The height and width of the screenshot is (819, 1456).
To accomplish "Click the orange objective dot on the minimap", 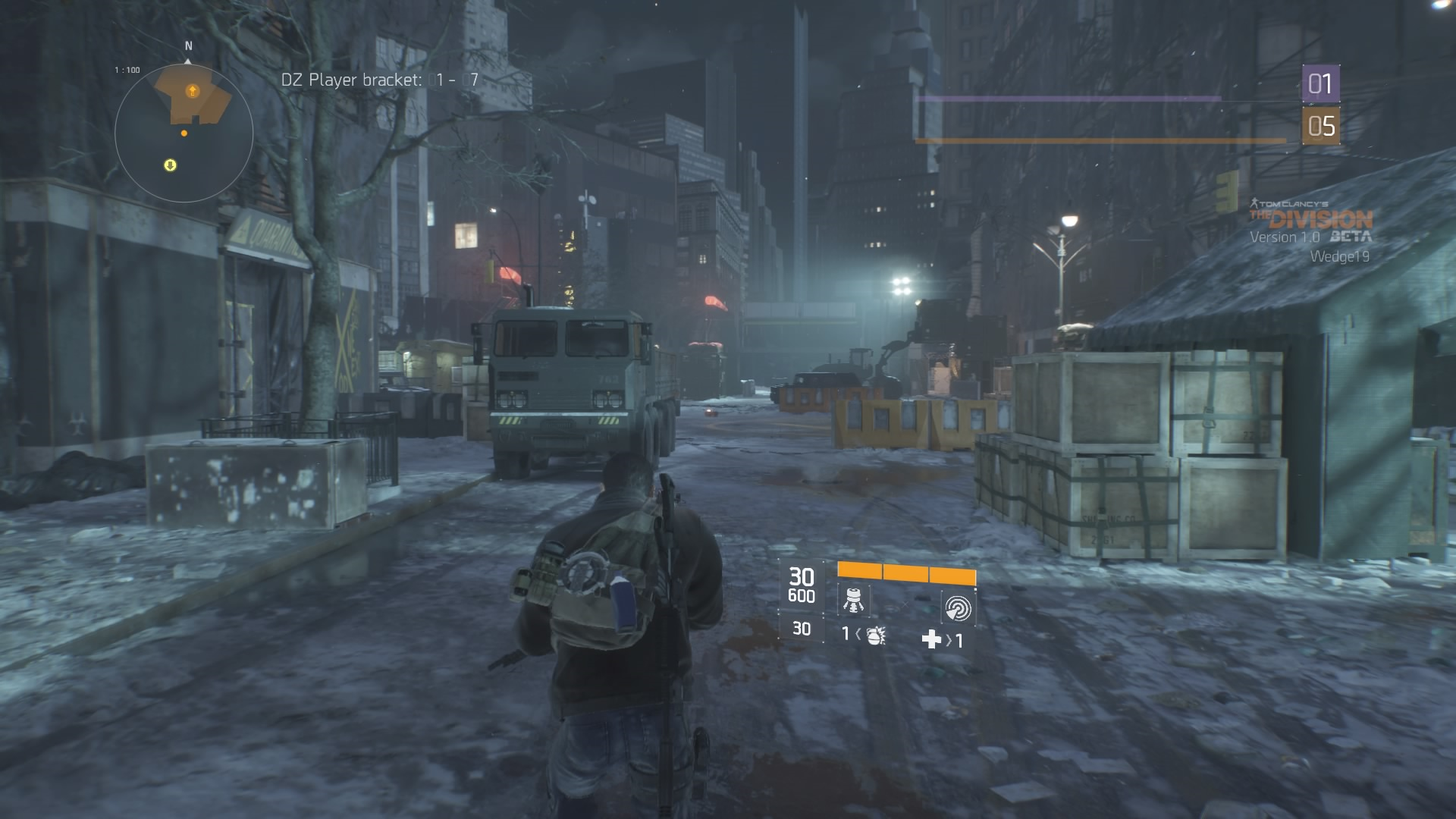I will click(183, 132).
